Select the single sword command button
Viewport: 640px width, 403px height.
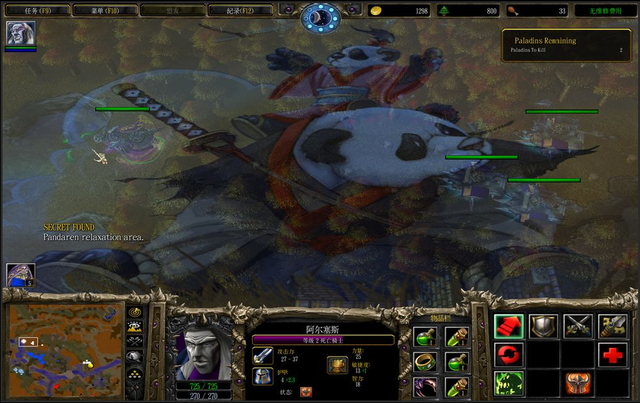[x=613, y=326]
